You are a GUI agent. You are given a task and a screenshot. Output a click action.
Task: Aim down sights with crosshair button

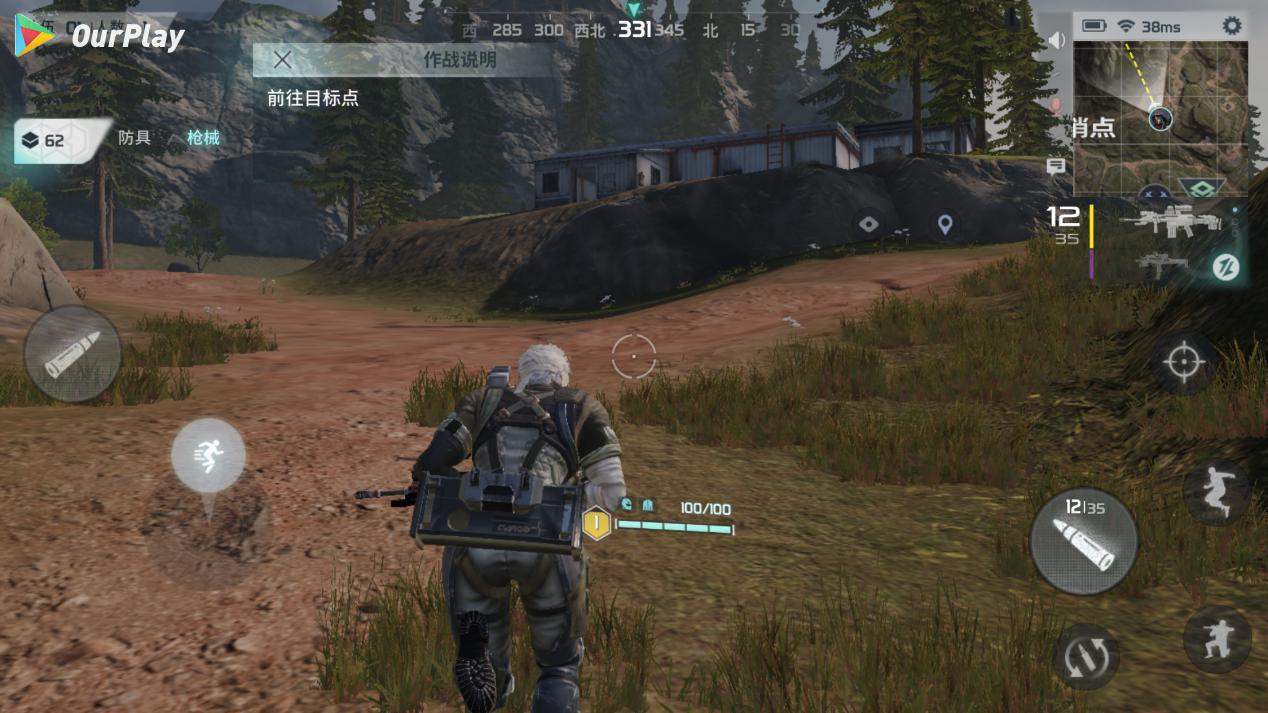1184,361
